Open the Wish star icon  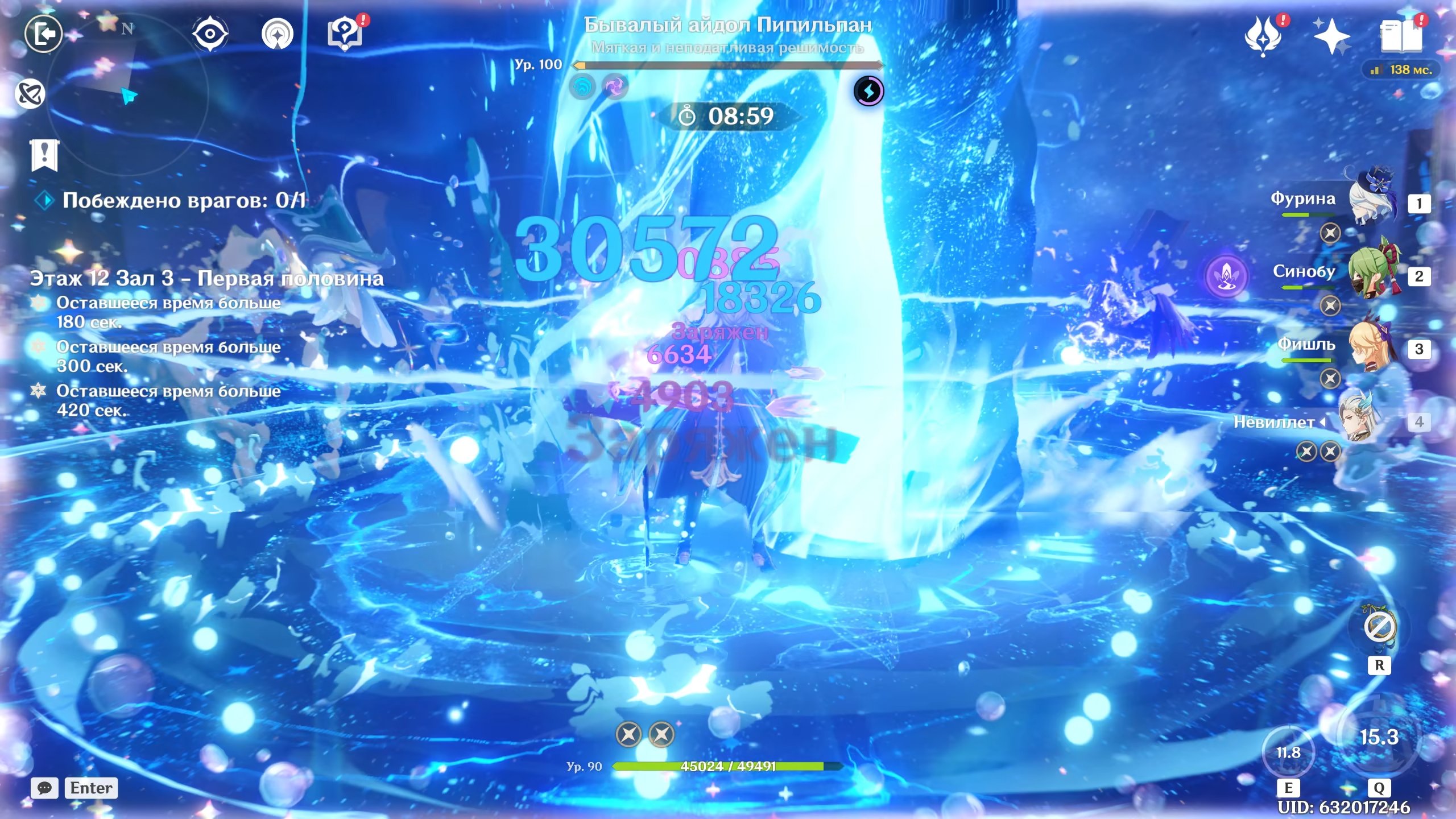coord(1331,36)
